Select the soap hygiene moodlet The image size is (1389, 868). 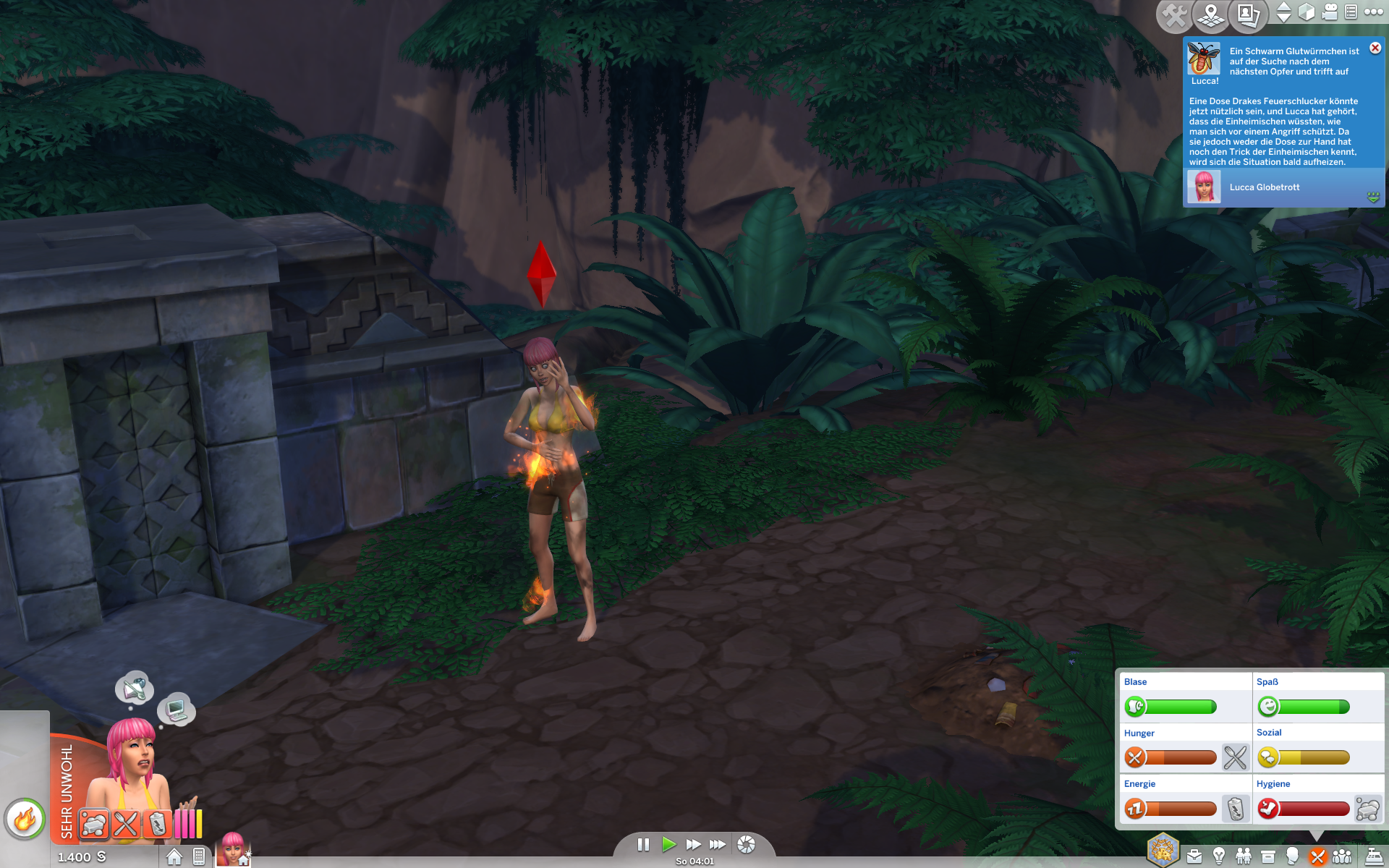point(94,824)
